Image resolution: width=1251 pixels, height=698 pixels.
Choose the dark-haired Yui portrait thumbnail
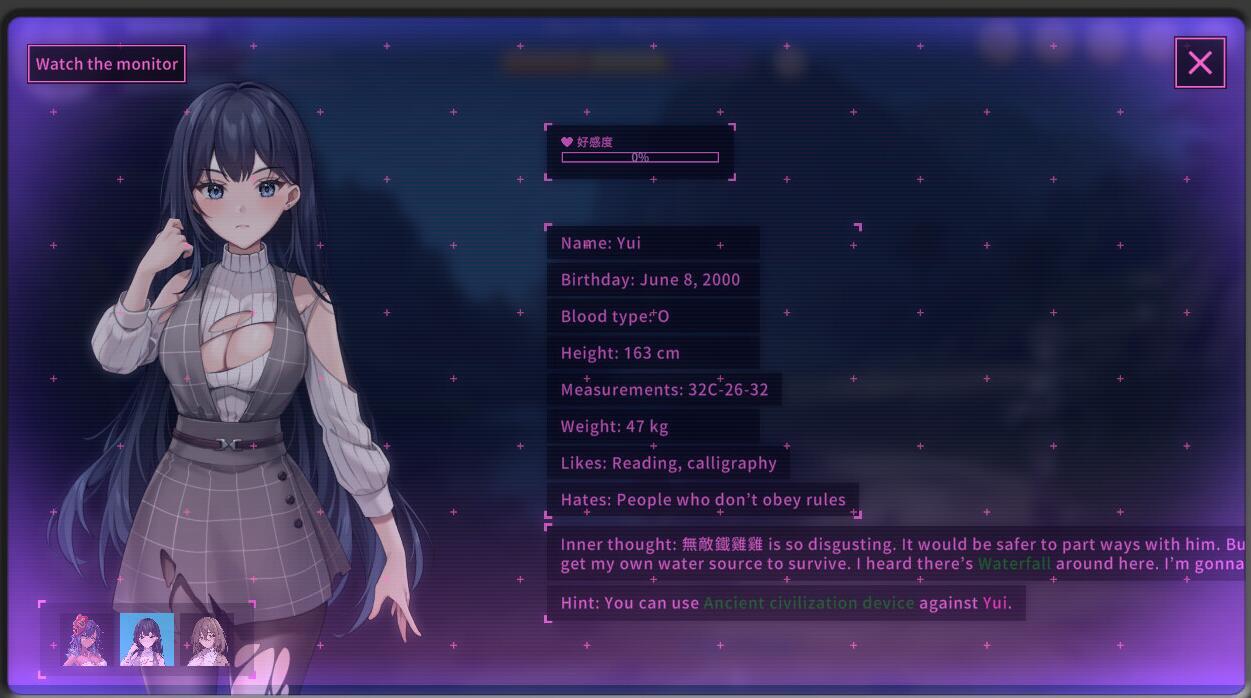click(147, 640)
